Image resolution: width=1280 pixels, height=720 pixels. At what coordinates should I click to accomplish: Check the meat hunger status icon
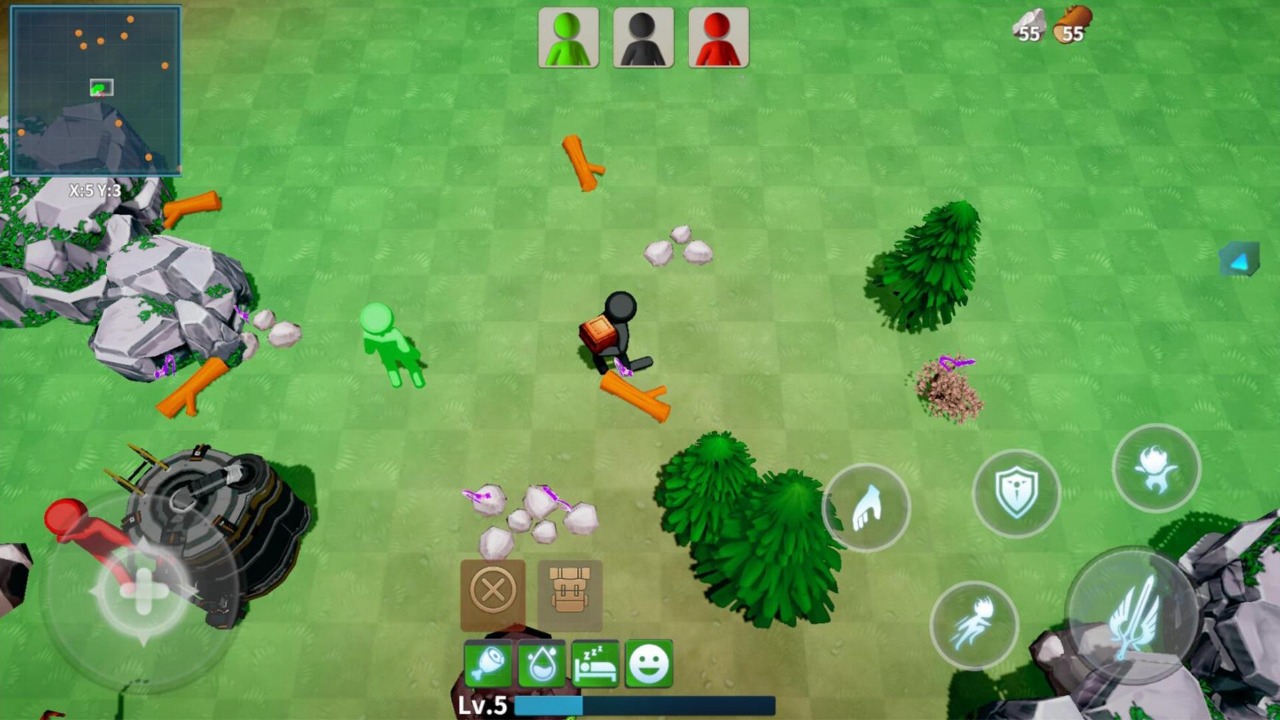click(x=488, y=664)
